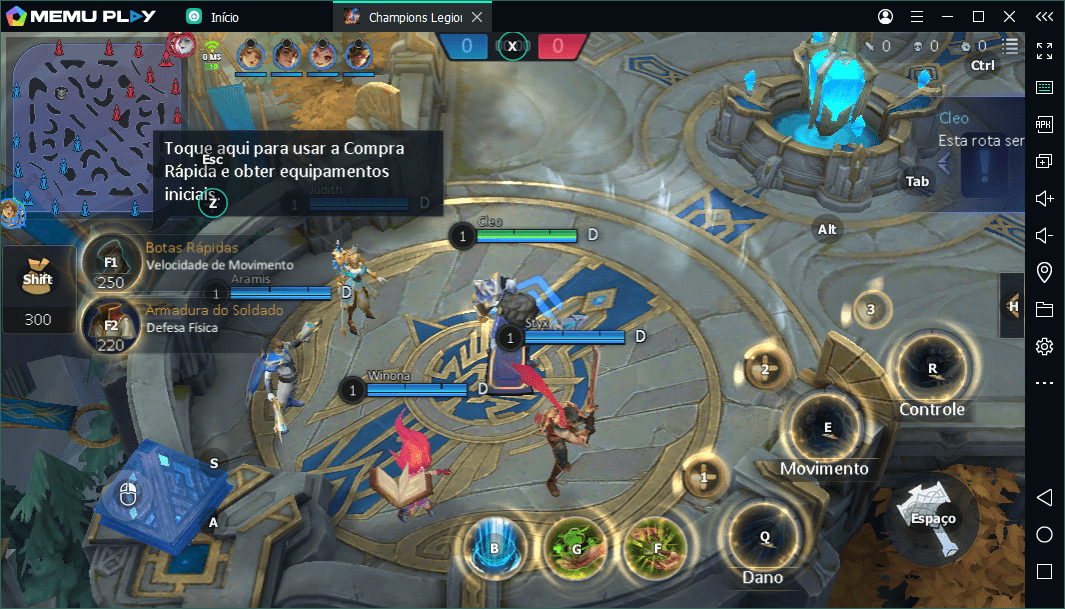Viewport: 1065px width, 609px height.
Task: Activate the blue recall ability
Action: point(494,549)
